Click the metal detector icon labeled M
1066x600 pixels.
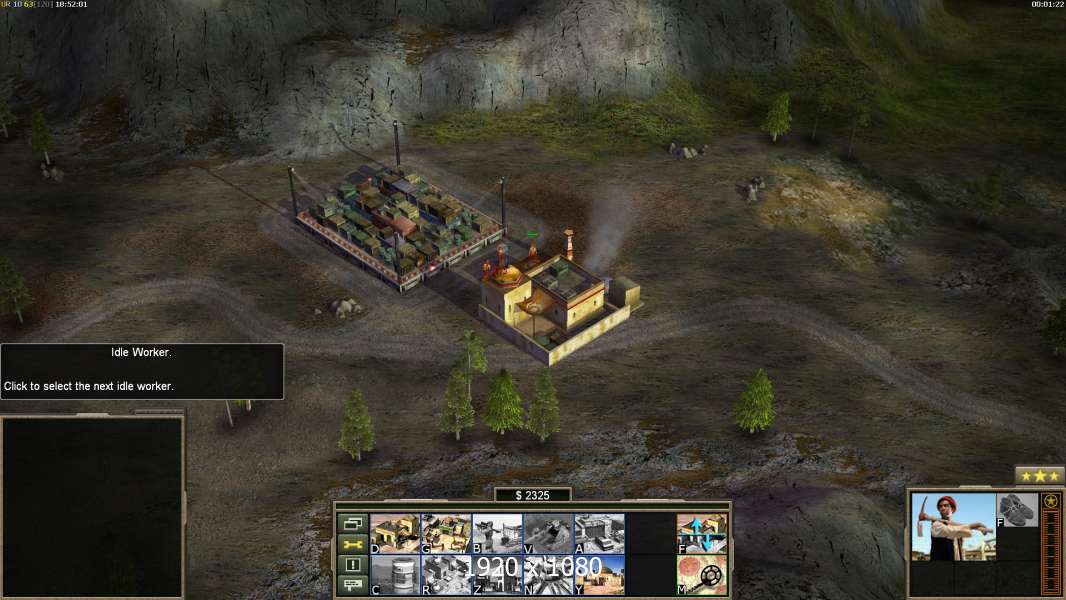(x=702, y=575)
